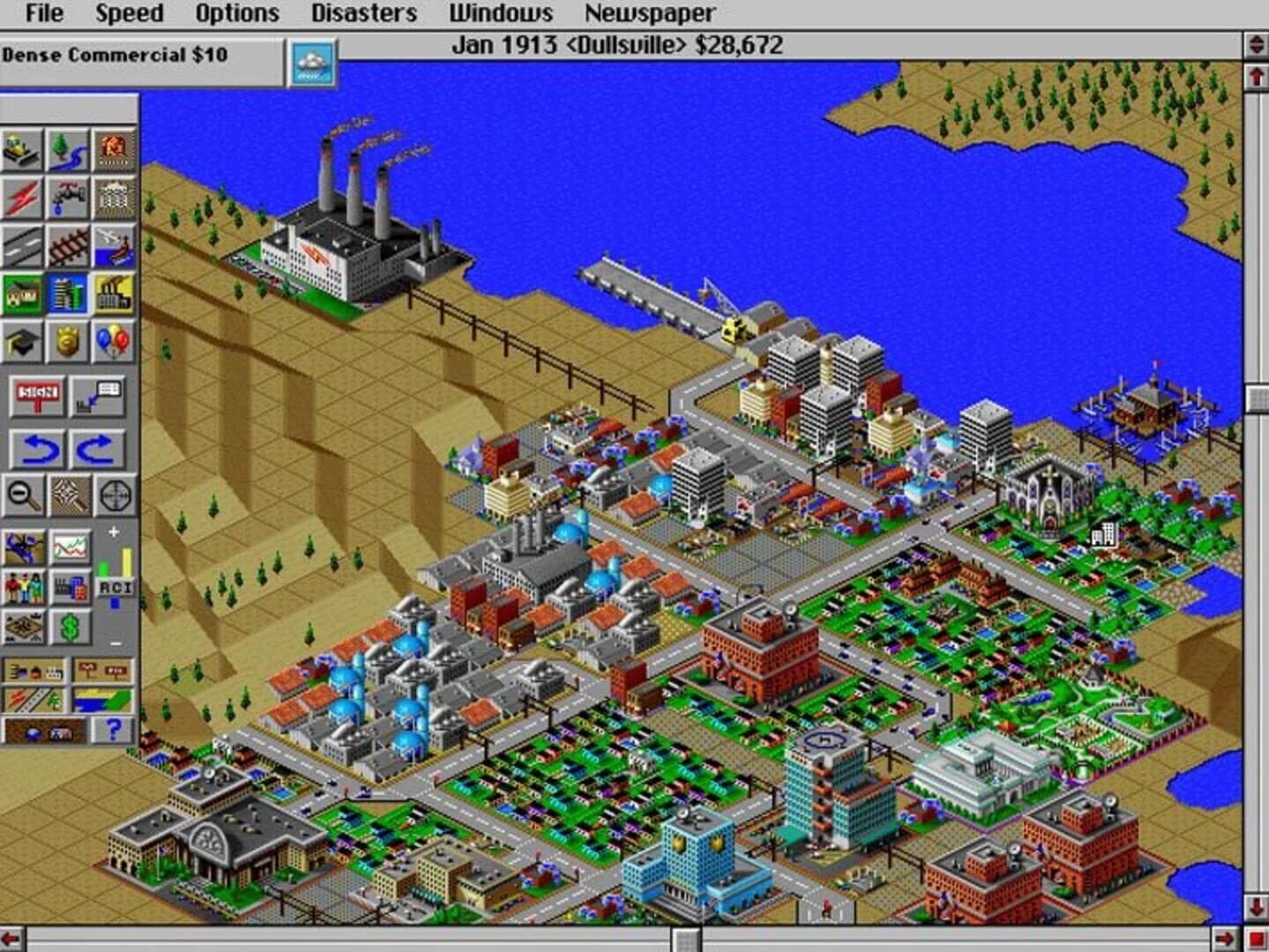The image size is (1269, 952).
Task: Zone a residential area with the green tool
Action: pos(22,296)
